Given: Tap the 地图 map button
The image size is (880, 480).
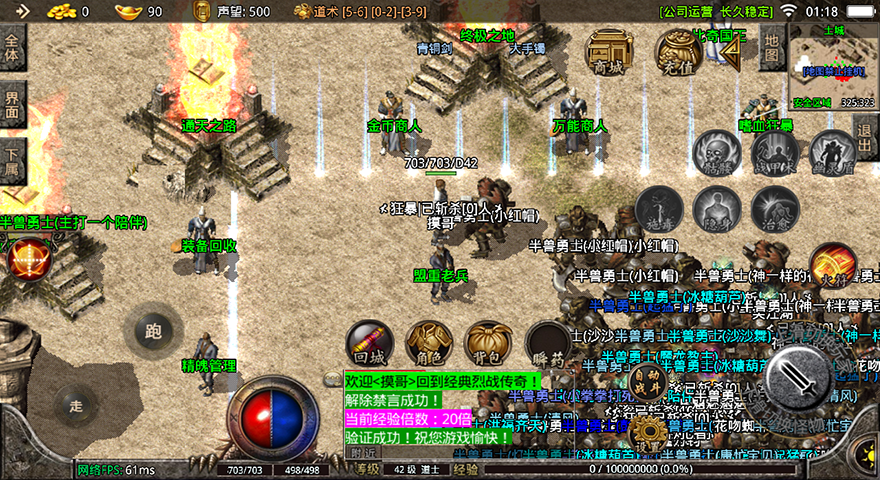Looking at the screenshot, I should (x=770, y=46).
